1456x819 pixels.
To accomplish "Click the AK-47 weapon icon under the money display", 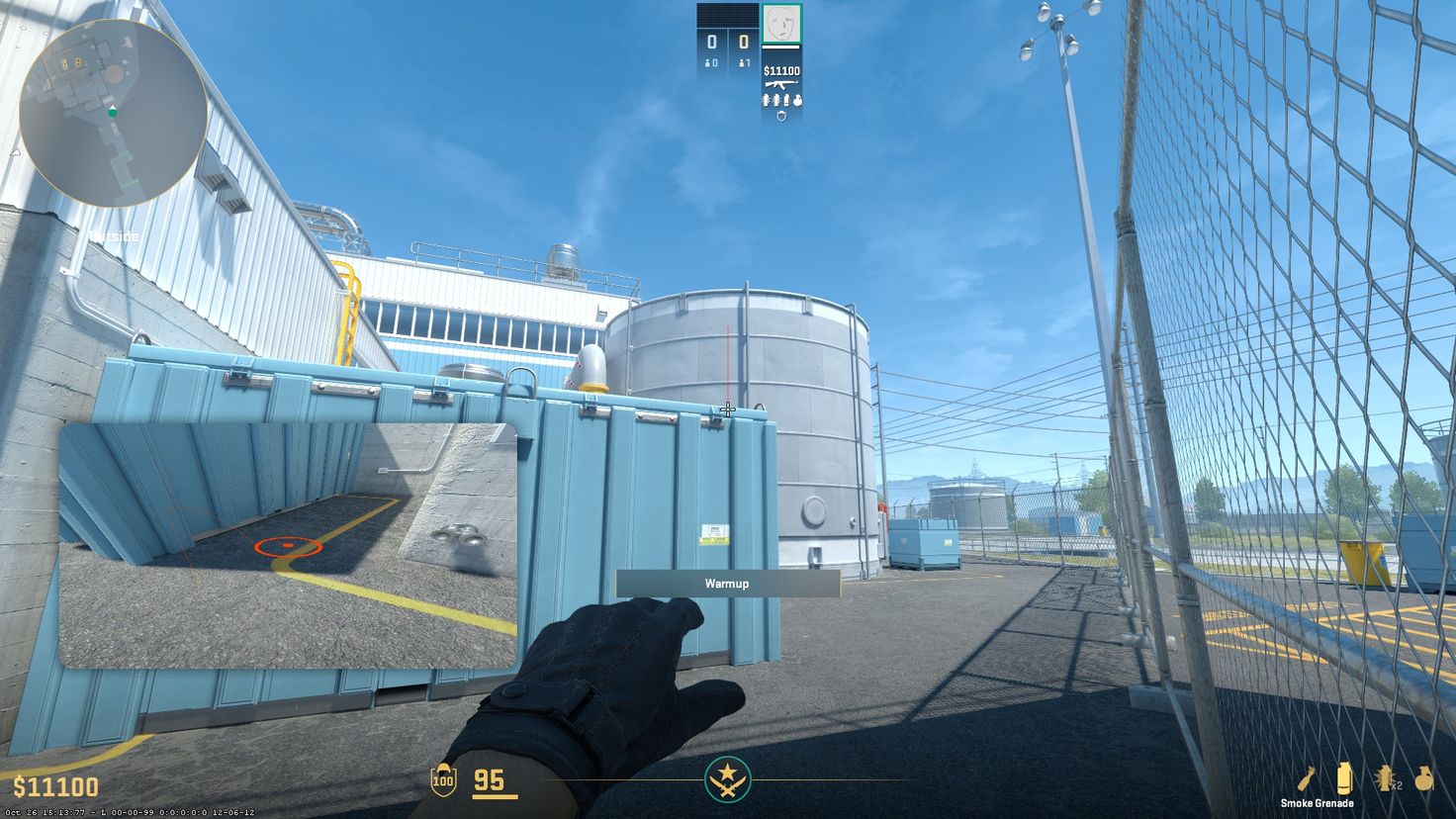I will [781, 85].
